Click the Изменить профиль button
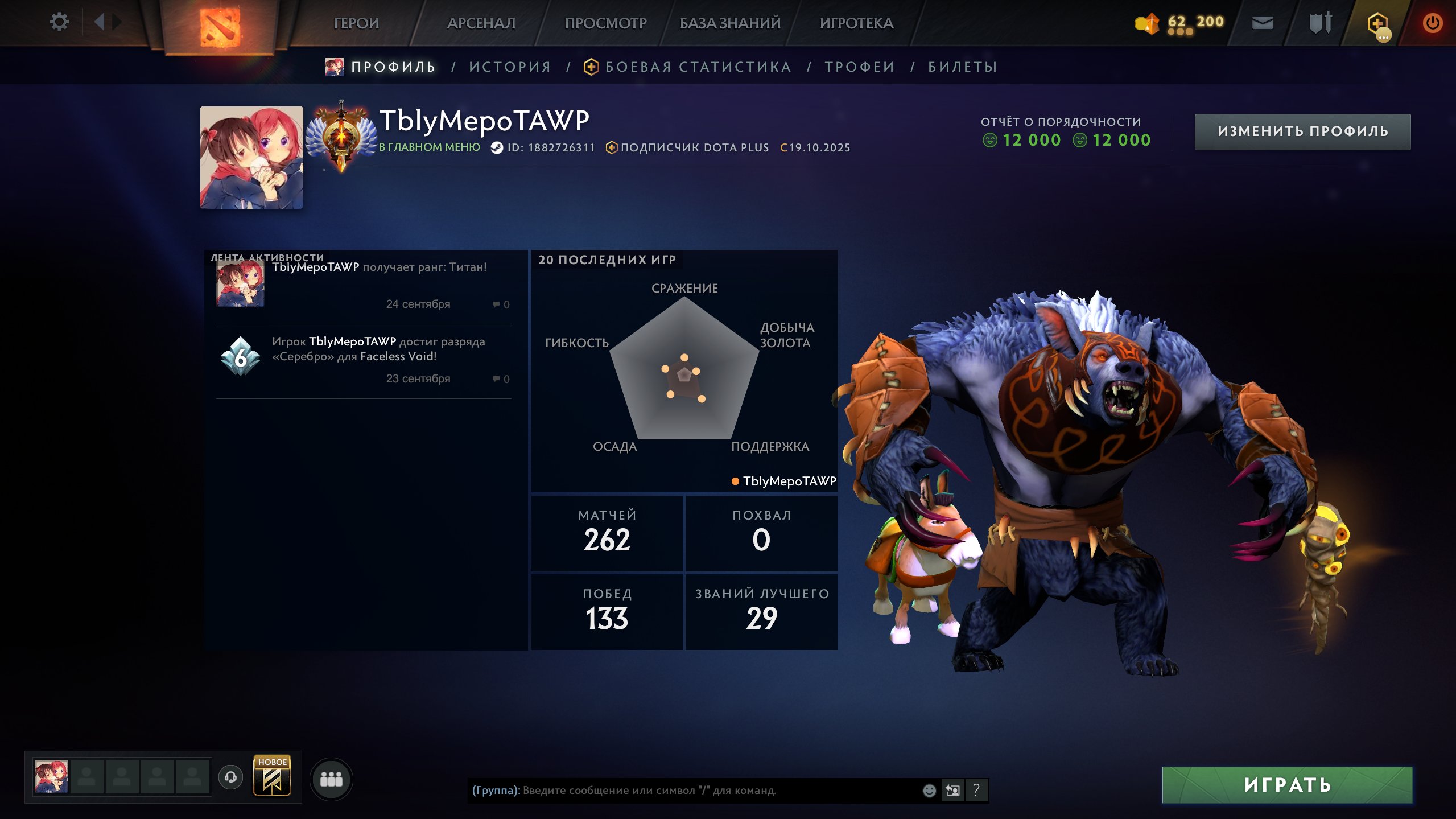 [1302, 131]
